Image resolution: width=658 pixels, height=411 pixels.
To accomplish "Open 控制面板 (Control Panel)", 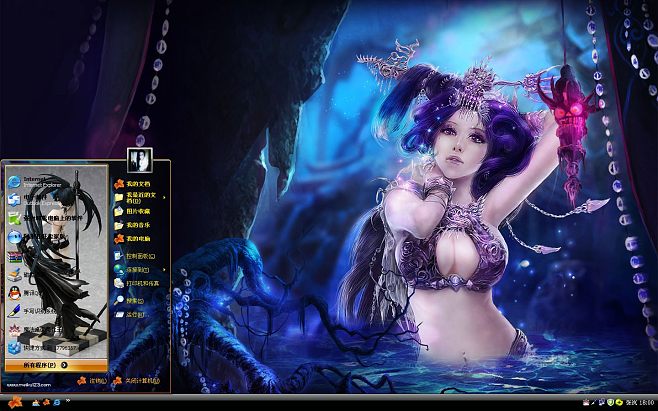I will (x=138, y=256).
